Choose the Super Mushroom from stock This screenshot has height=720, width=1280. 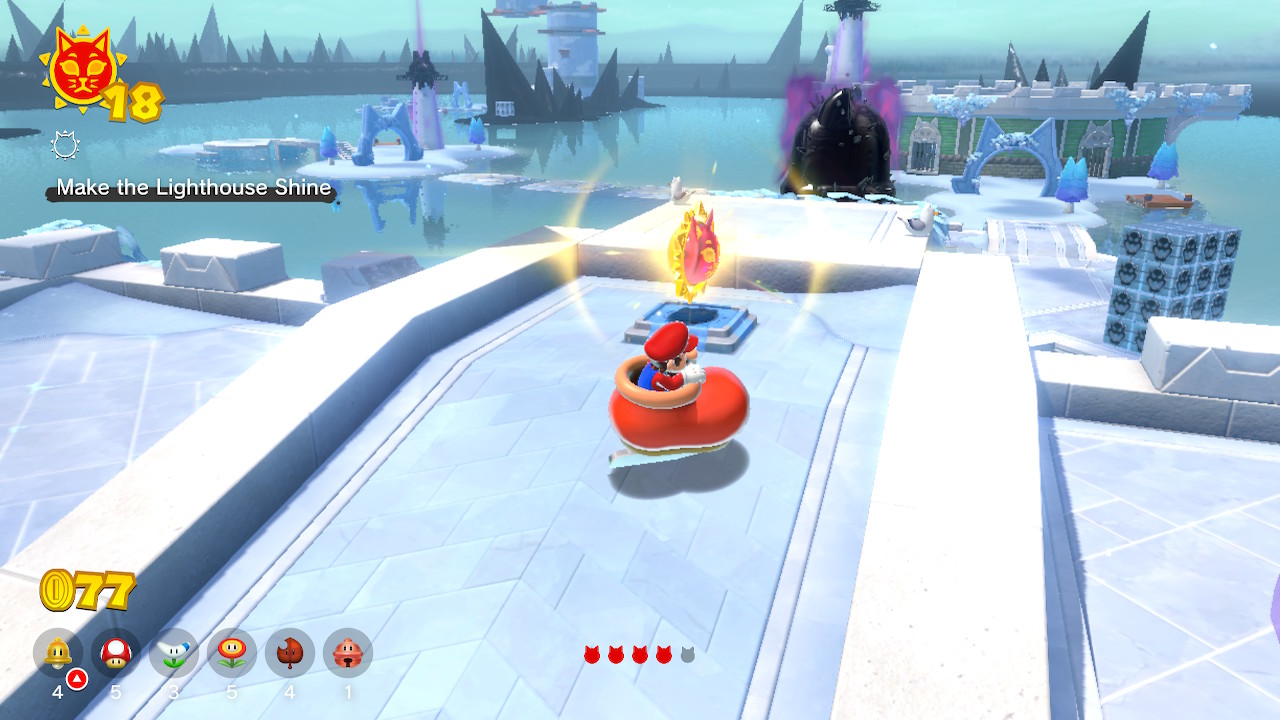click(116, 654)
